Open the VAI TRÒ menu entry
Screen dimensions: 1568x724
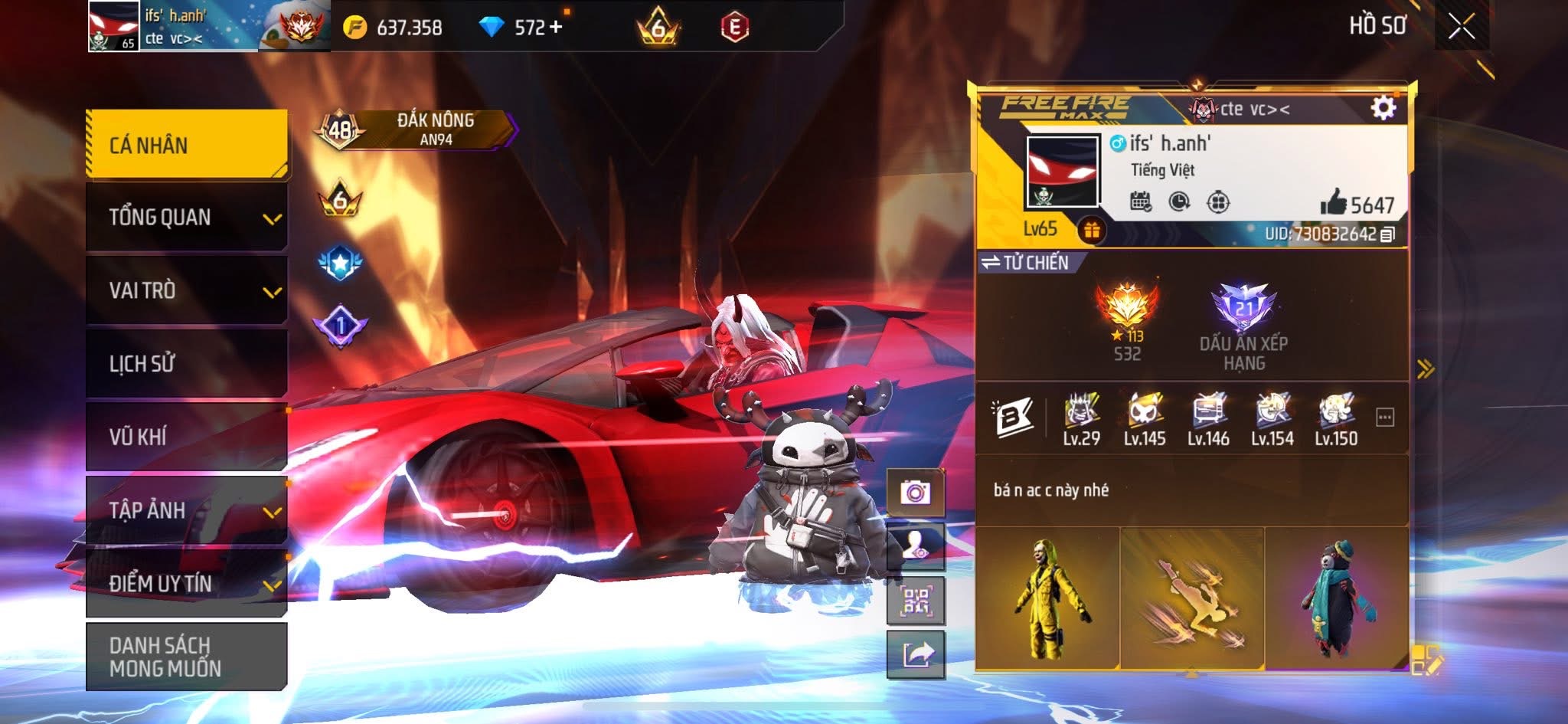pos(187,290)
